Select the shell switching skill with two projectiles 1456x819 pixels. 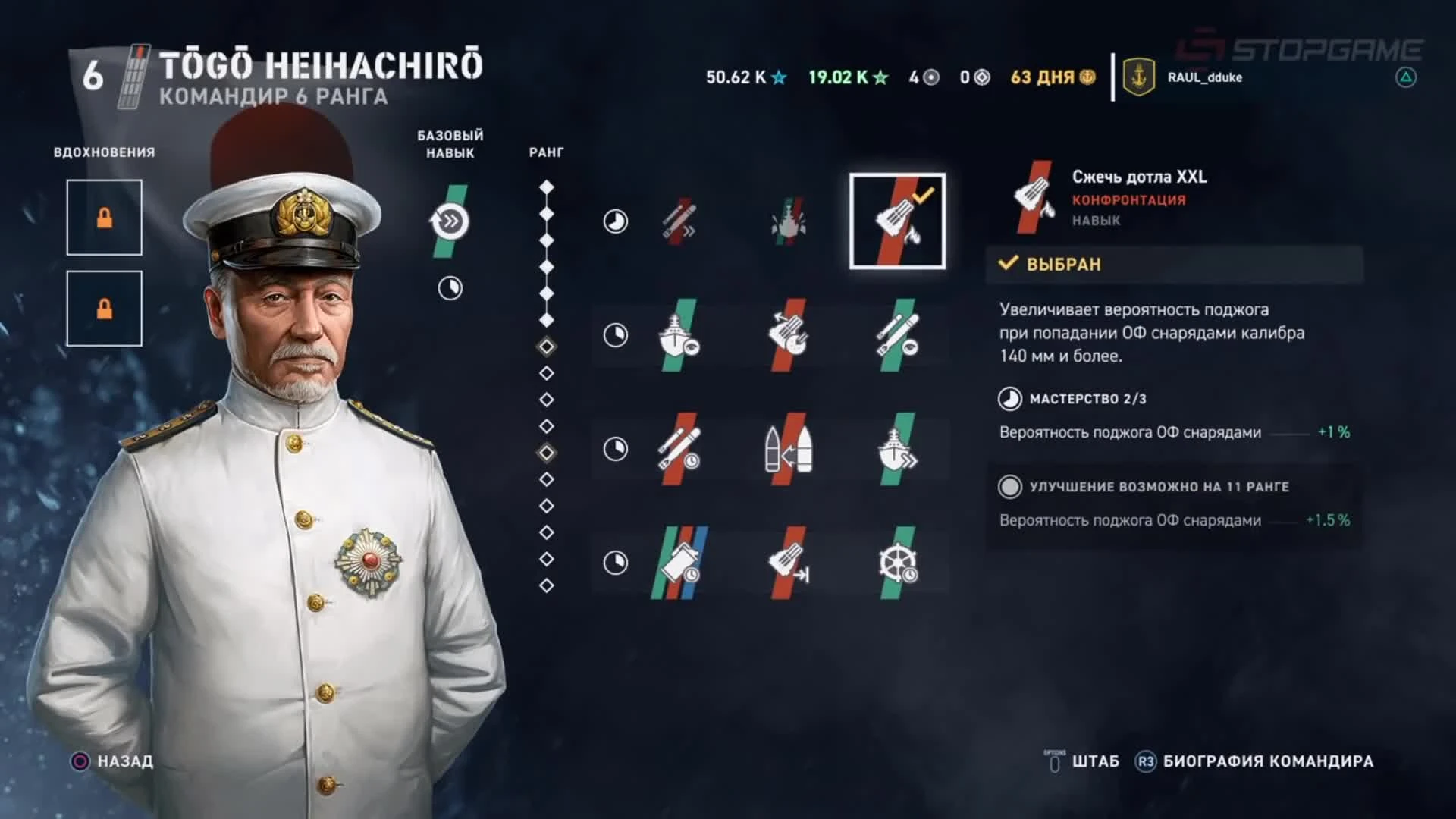[x=789, y=449]
